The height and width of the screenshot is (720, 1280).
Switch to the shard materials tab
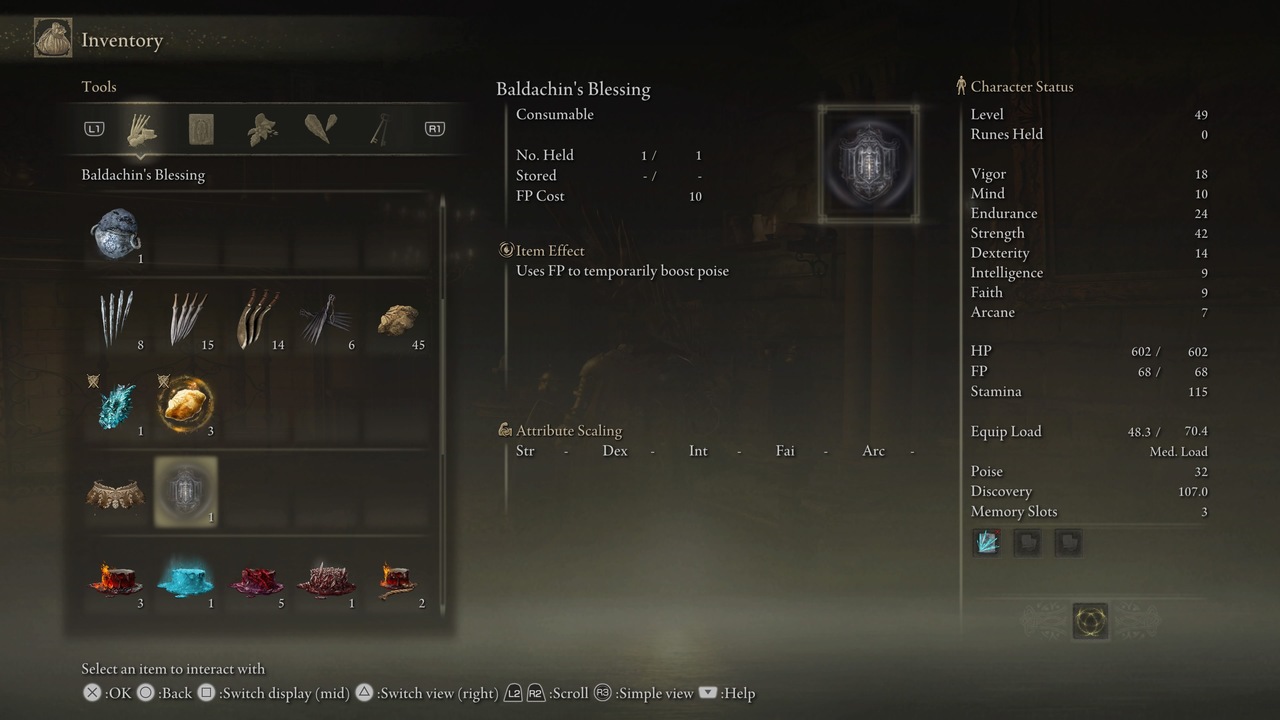click(x=320, y=129)
